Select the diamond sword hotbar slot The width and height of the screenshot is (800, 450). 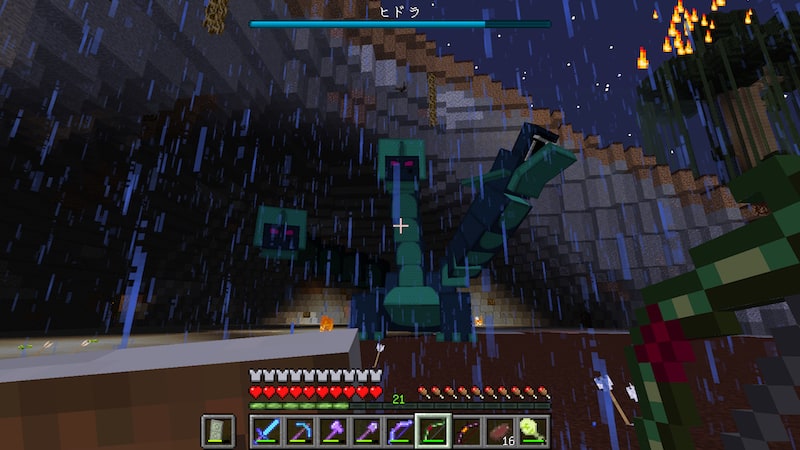coord(266,430)
